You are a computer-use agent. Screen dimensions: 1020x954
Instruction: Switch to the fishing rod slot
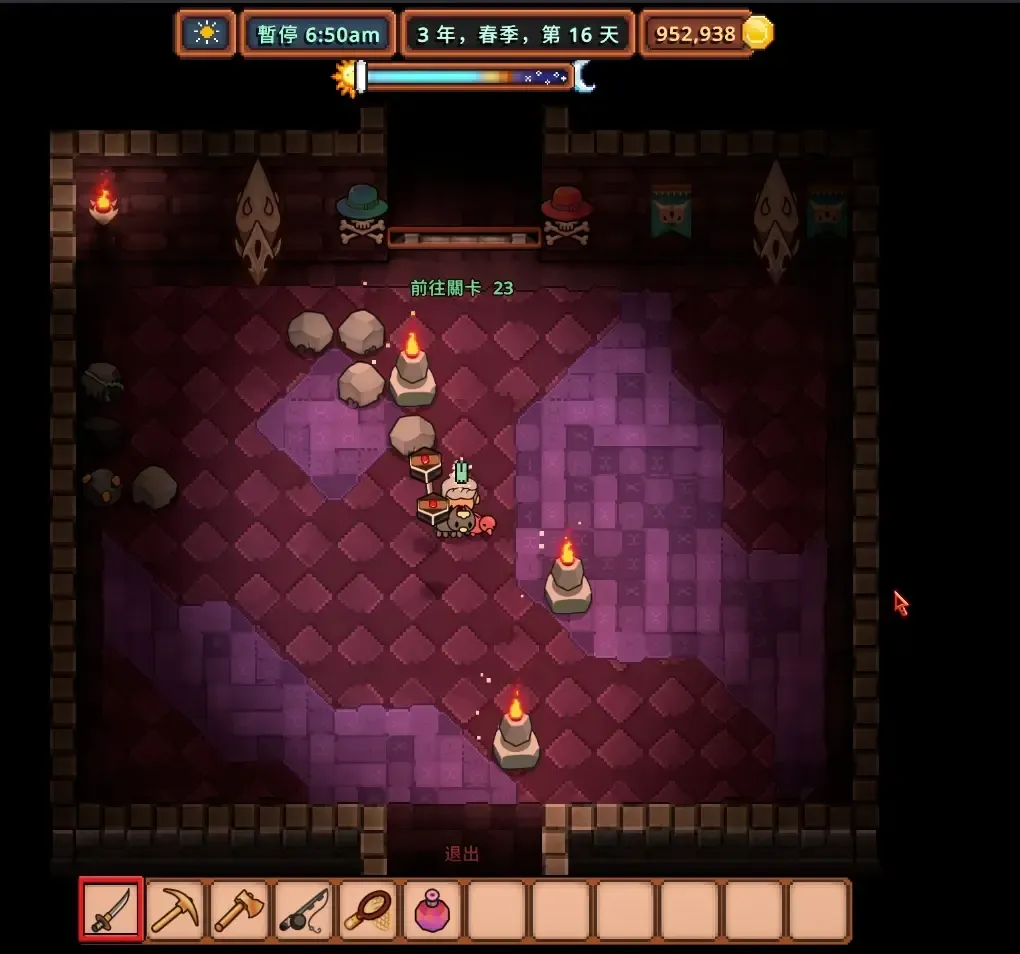click(303, 909)
